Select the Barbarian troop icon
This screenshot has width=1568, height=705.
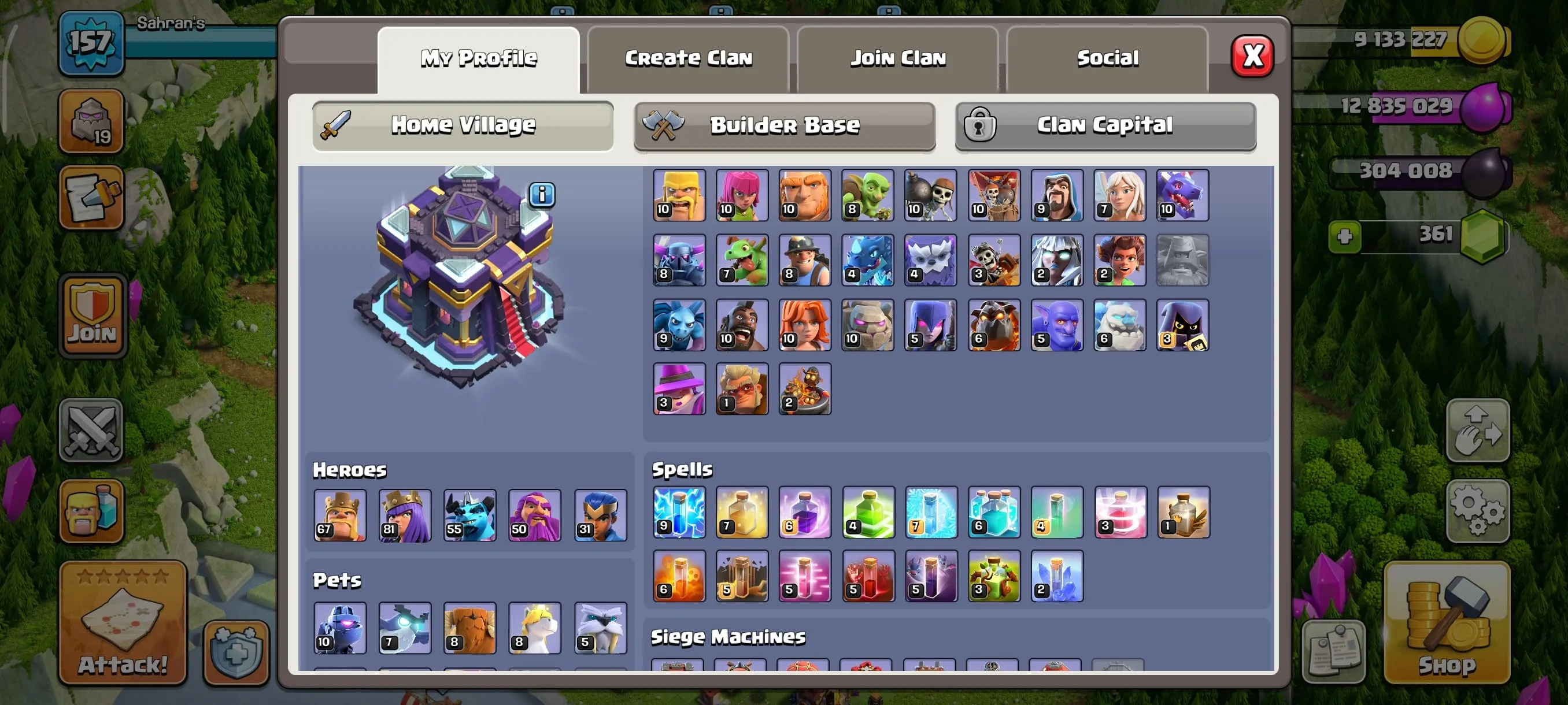(x=679, y=195)
